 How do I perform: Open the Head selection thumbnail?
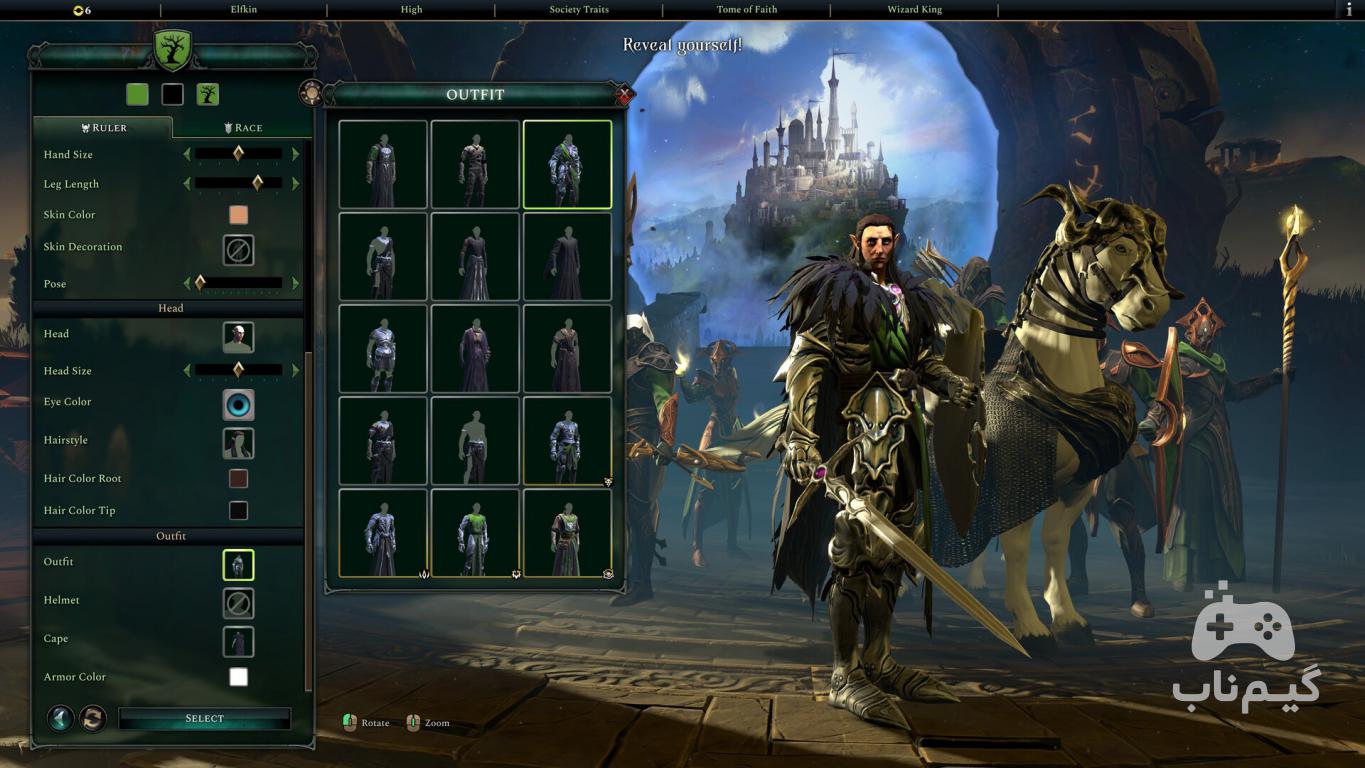tap(238, 337)
